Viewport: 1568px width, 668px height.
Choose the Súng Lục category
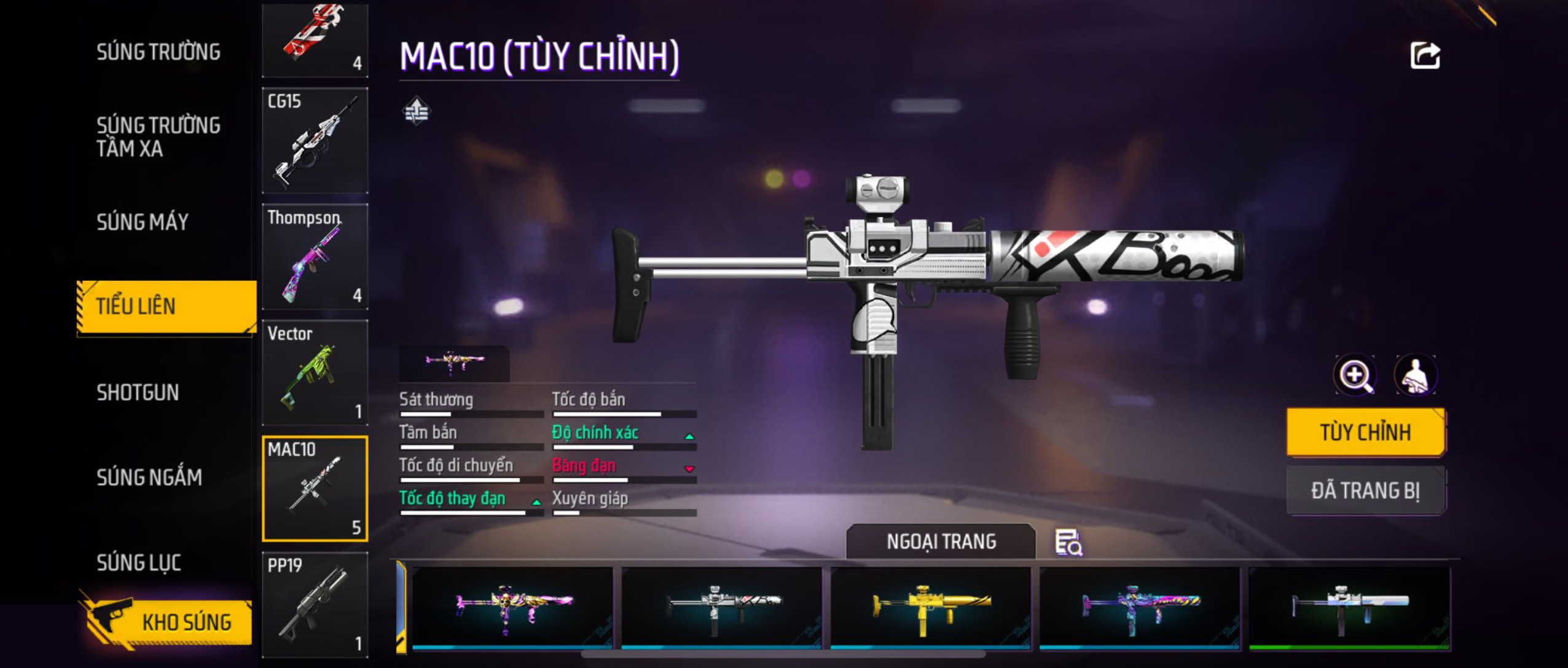pos(139,562)
